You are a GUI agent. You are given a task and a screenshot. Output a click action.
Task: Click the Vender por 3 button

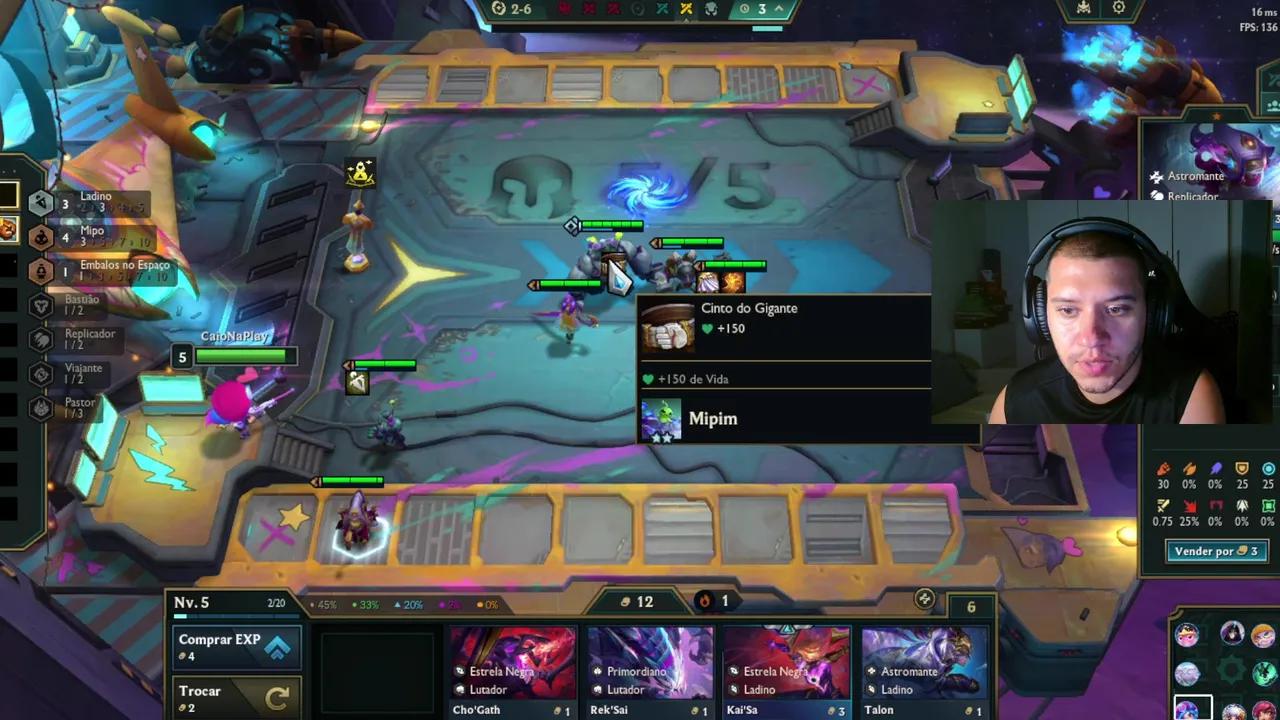(x=1216, y=551)
